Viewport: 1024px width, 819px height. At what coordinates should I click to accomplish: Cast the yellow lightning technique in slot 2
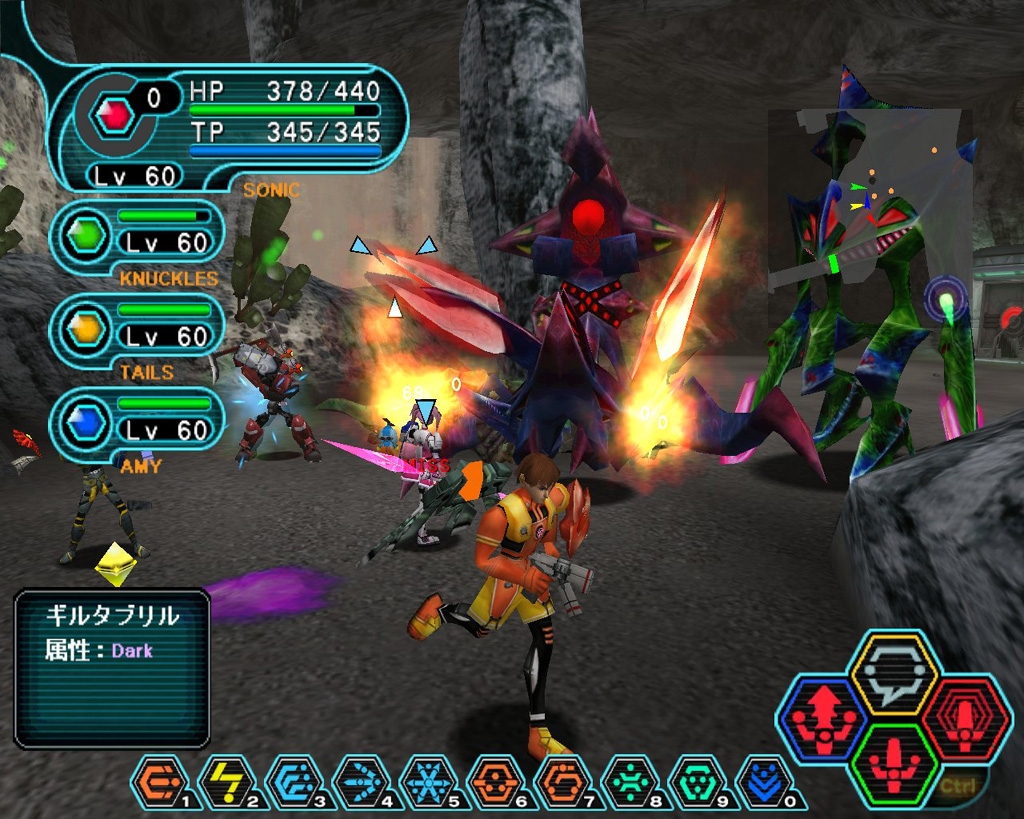(229, 781)
